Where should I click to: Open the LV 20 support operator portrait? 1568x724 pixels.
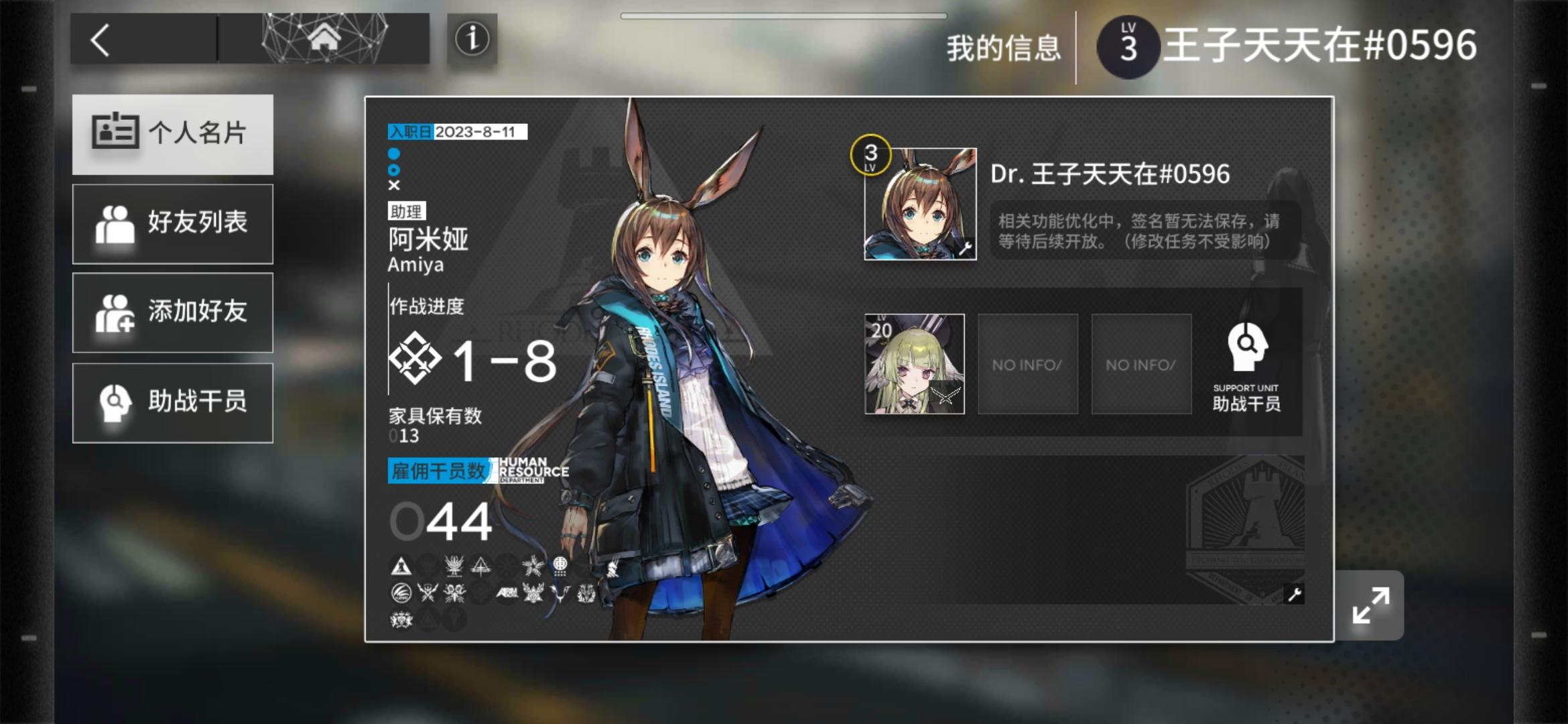click(x=913, y=364)
